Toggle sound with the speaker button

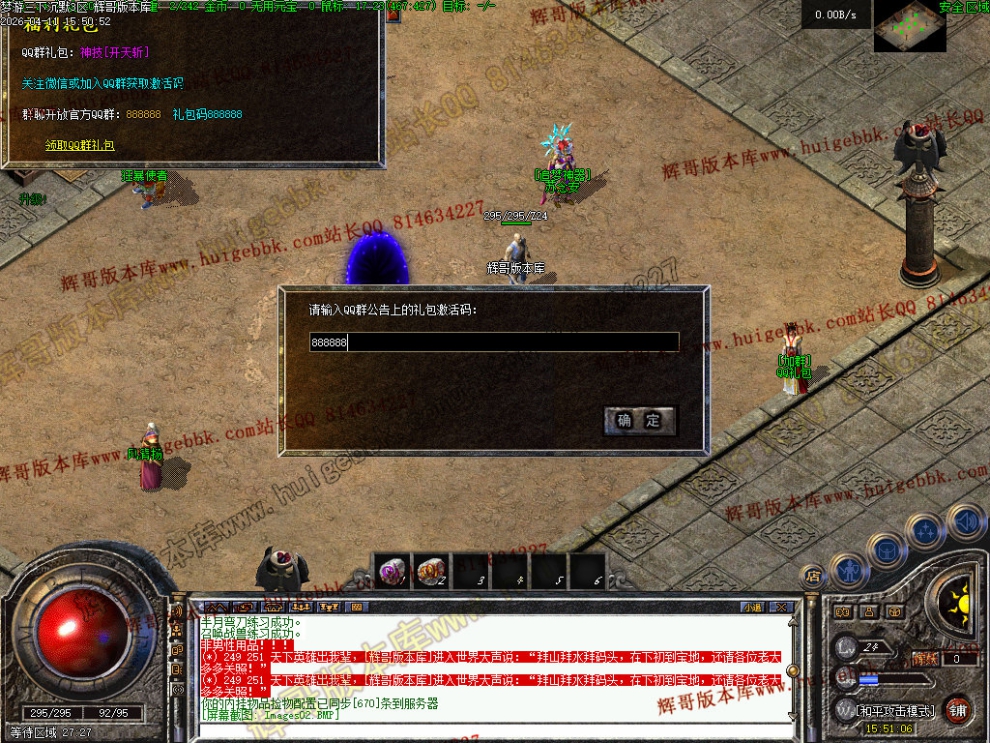click(965, 521)
